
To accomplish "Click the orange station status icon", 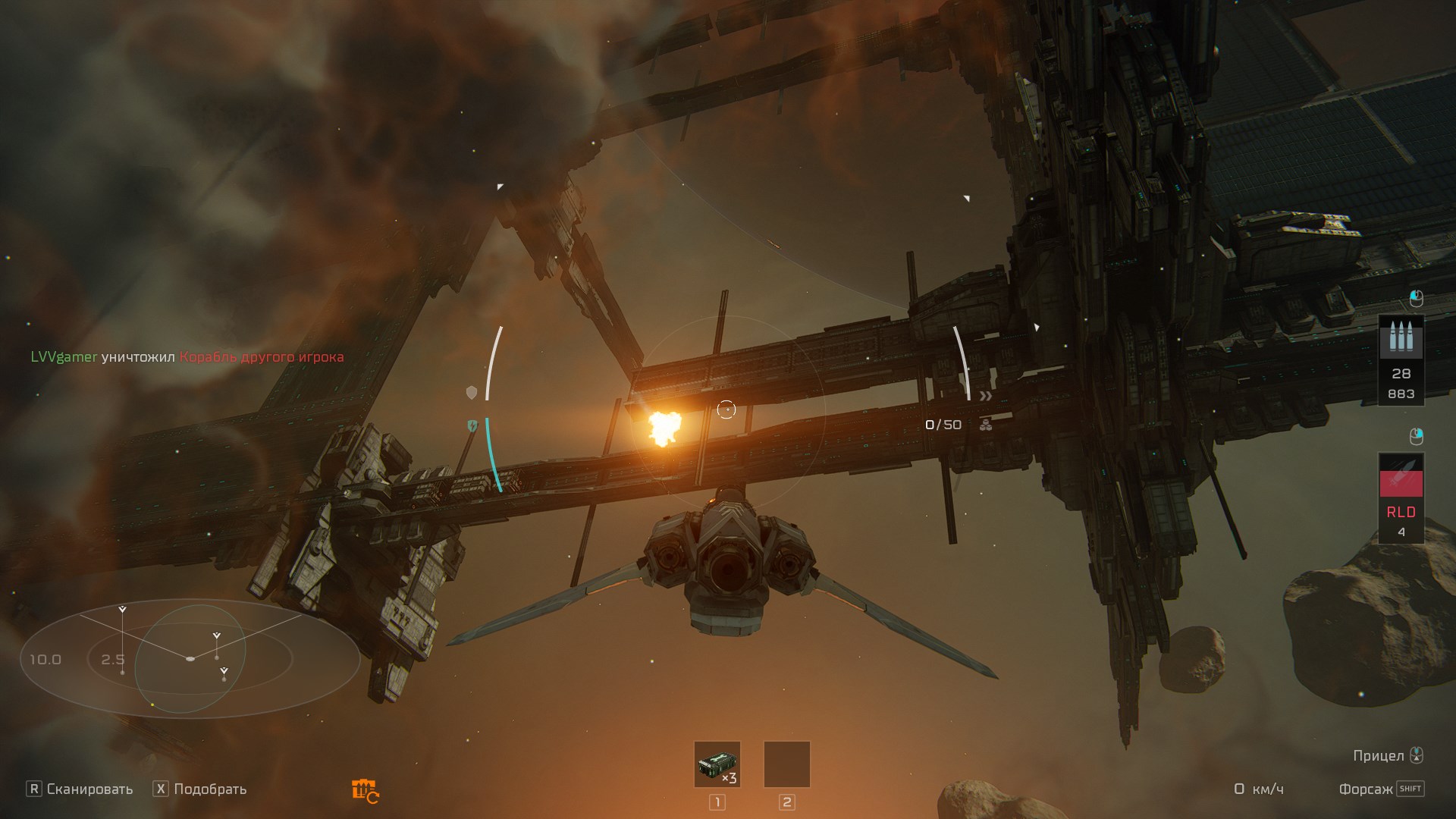I will click(365, 791).
